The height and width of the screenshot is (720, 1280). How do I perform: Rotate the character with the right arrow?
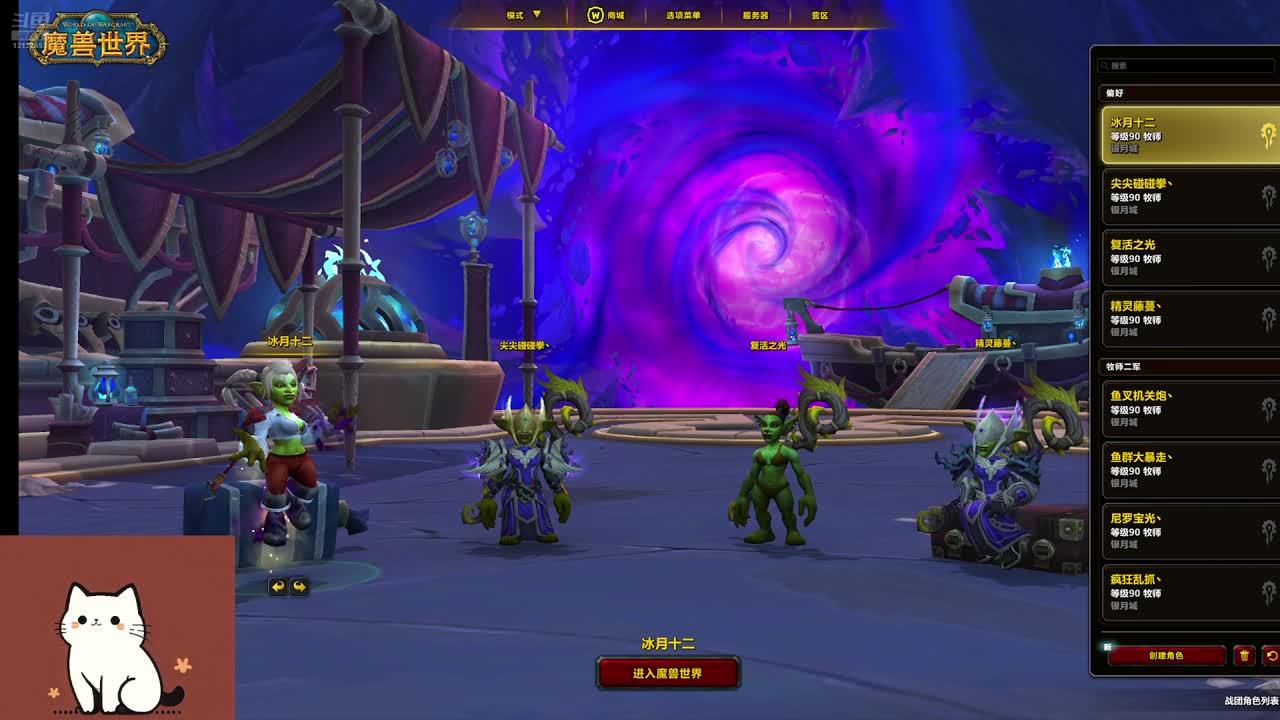[x=299, y=587]
